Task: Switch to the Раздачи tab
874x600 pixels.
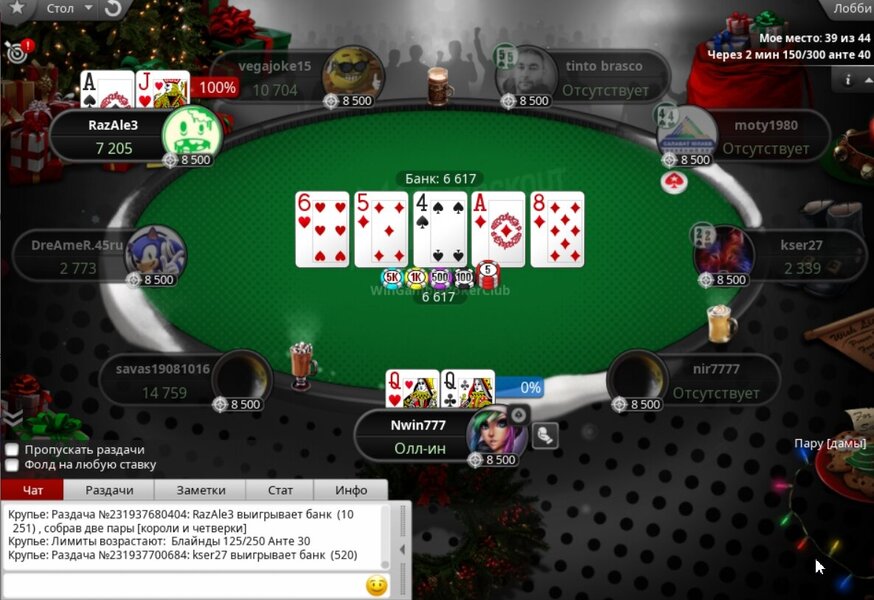Action: tap(109, 490)
